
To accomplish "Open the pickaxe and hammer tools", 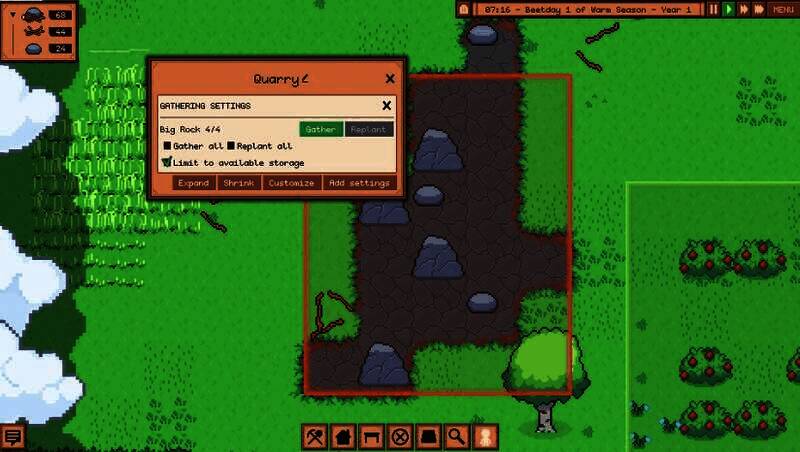I will pos(314,436).
